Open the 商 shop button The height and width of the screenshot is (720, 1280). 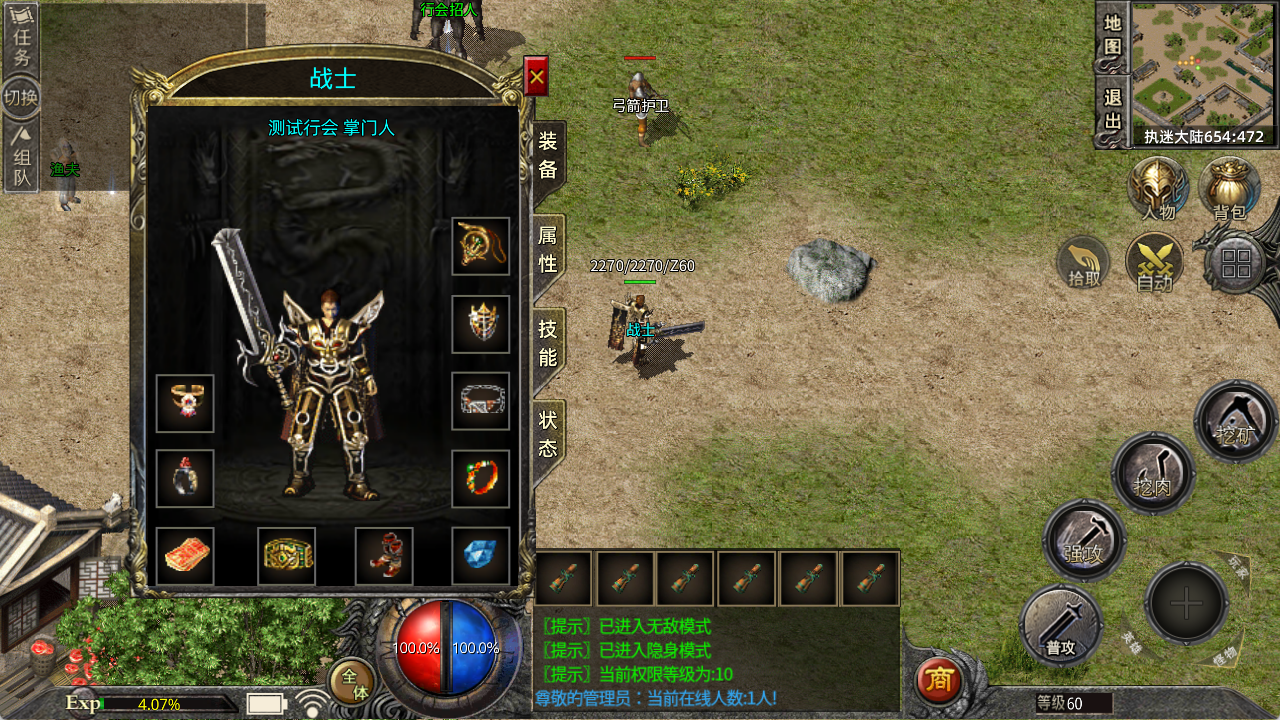point(938,680)
